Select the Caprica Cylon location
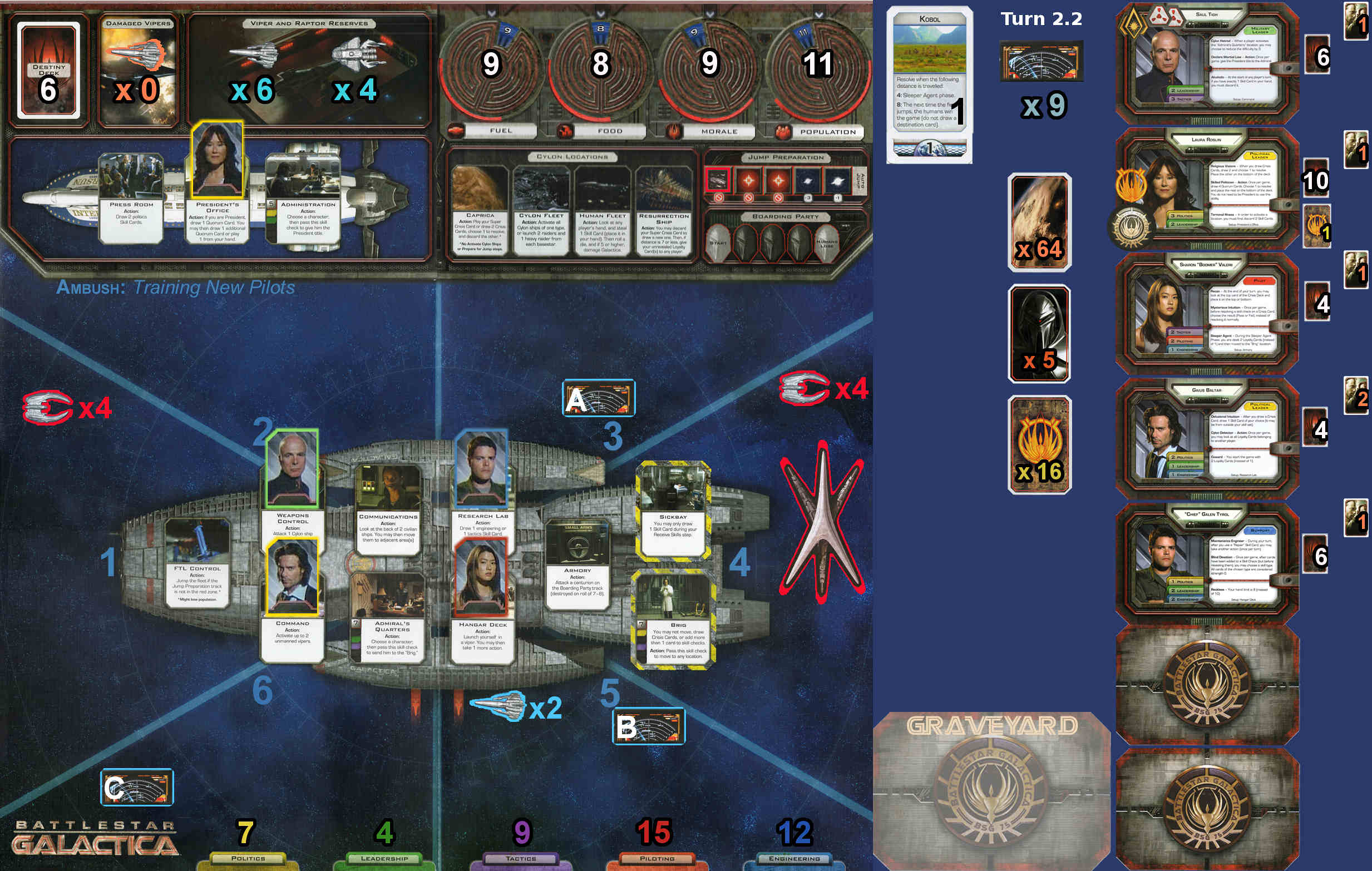The width and height of the screenshot is (1372, 871). pos(480,210)
